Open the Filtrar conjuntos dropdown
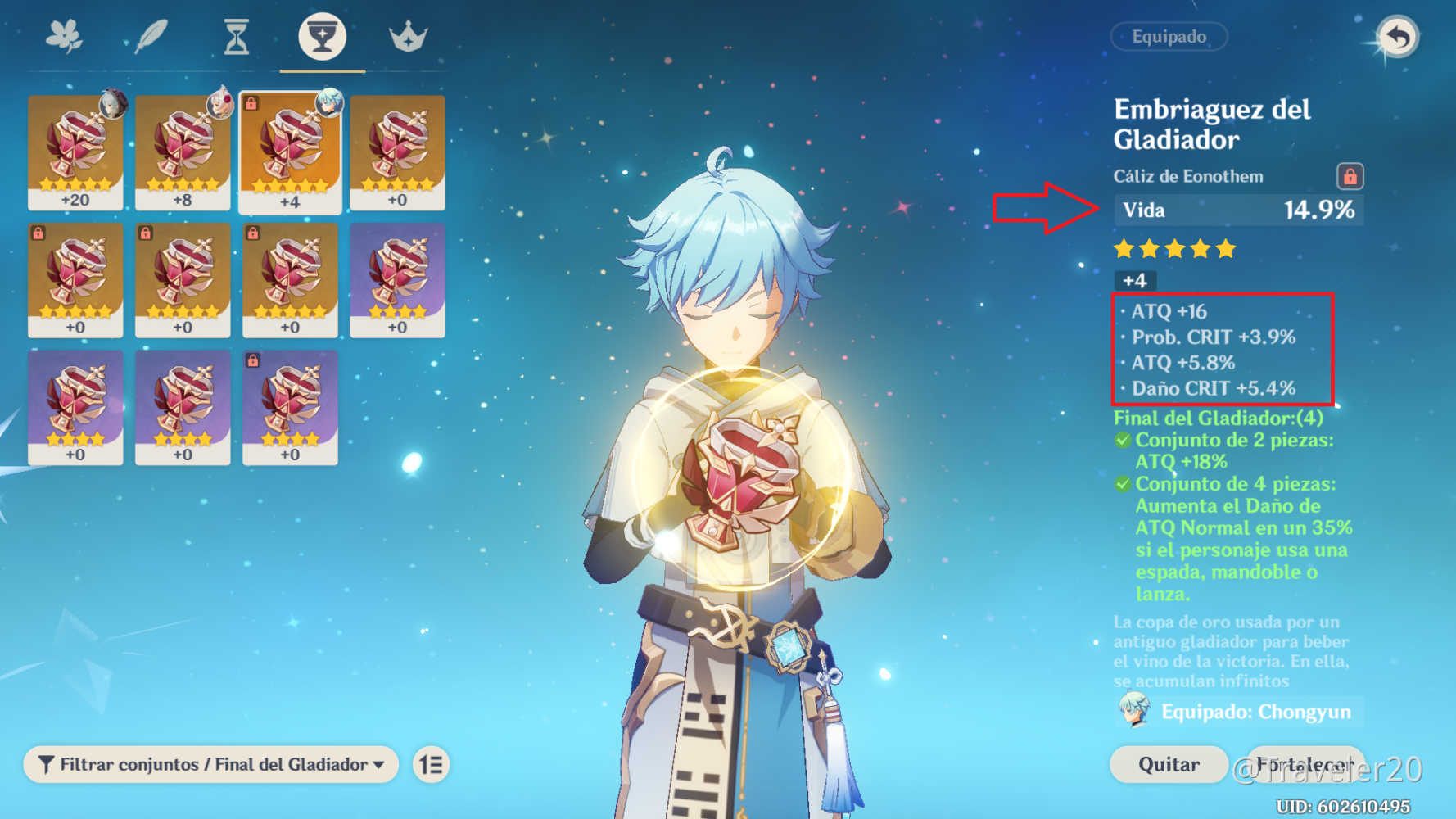 (211, 764)
